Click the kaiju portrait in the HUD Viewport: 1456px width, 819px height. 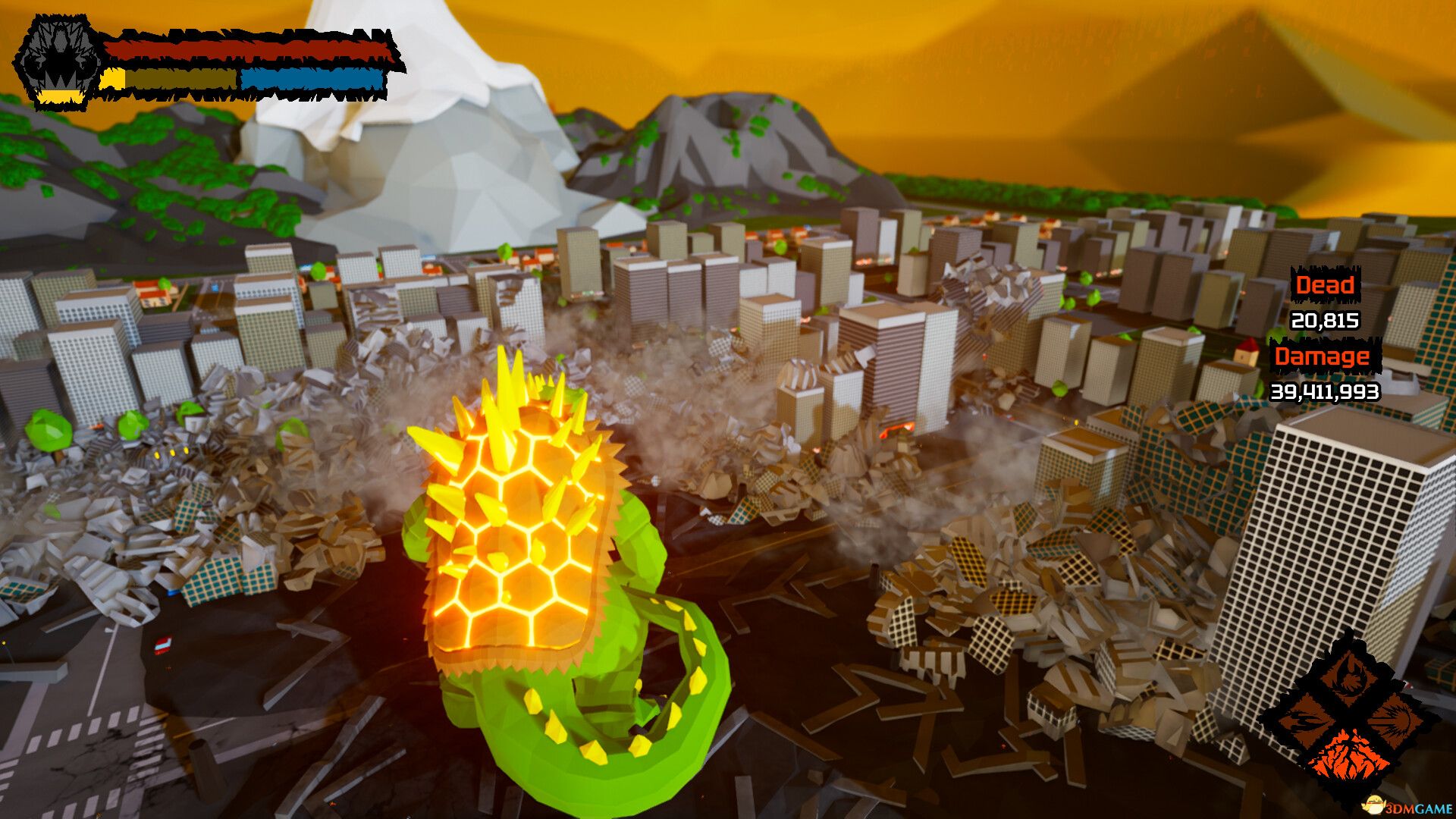click(59, 61)
